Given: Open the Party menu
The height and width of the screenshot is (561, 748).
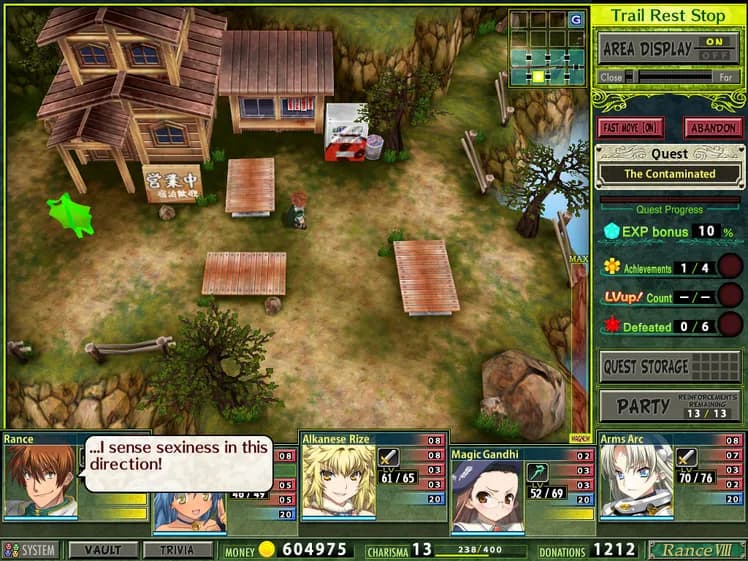Looking at the screenshot, I should point(670,406).
